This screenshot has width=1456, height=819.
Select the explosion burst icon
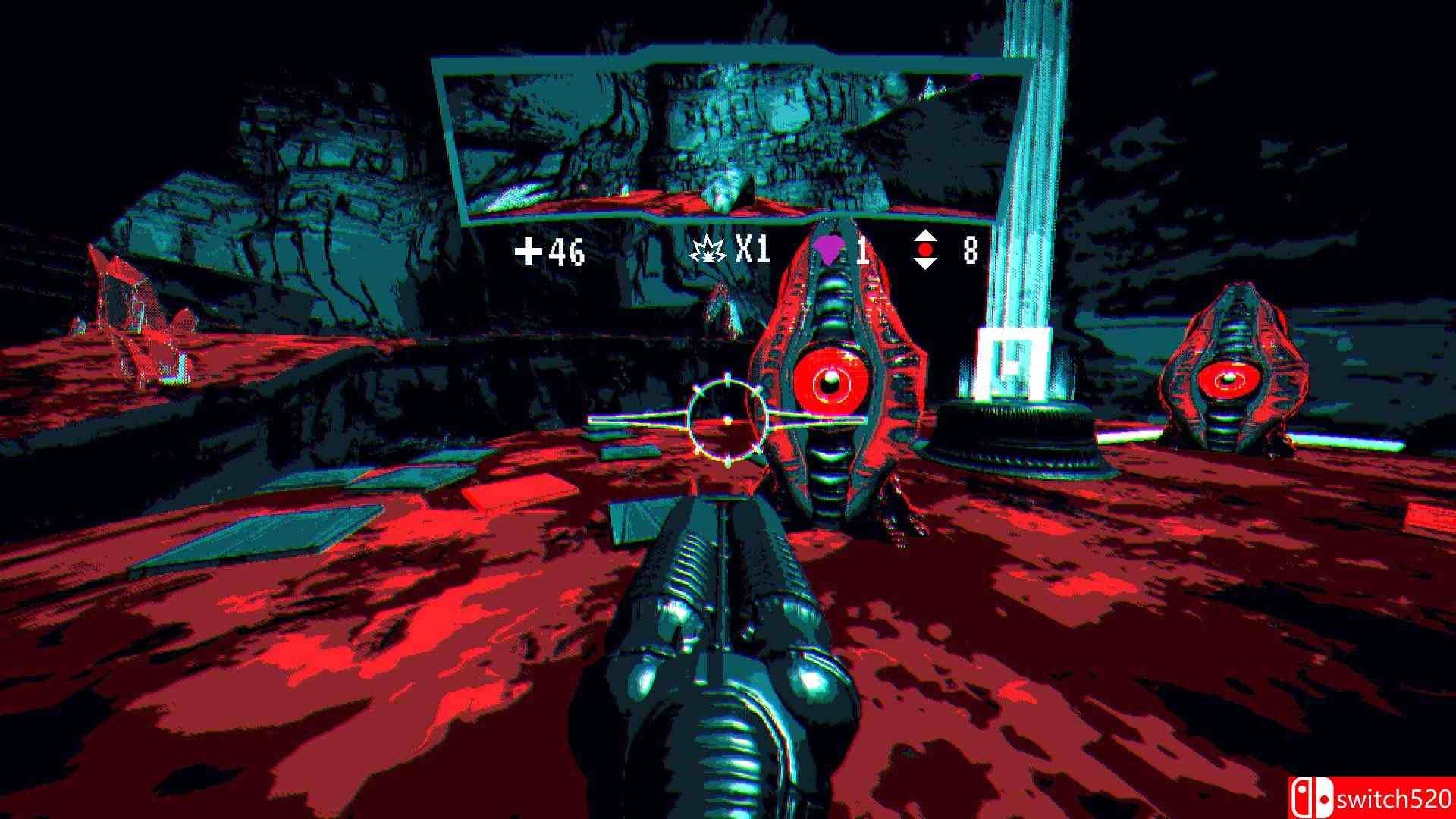coord(708,249)
